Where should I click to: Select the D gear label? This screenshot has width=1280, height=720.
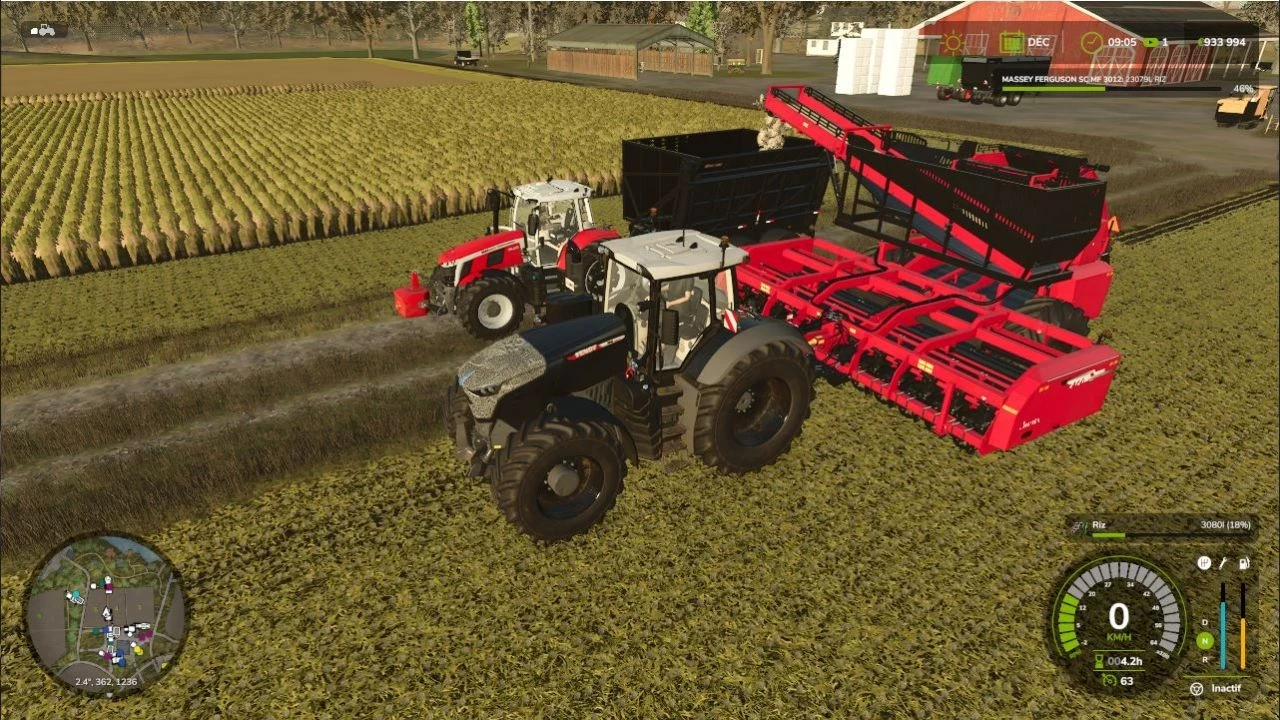click(1204, 622)
